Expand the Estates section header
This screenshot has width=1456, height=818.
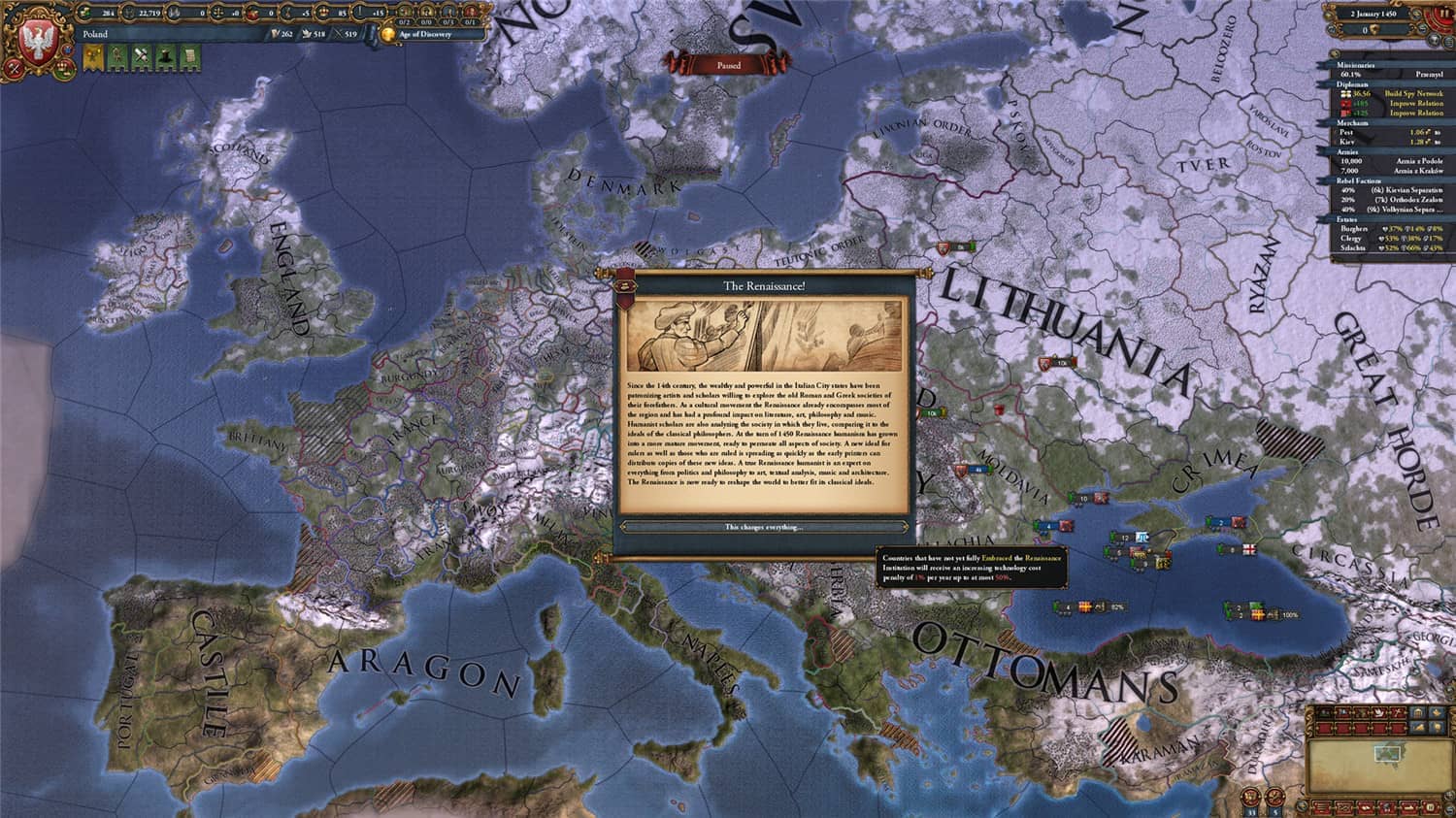[1345, 219]
